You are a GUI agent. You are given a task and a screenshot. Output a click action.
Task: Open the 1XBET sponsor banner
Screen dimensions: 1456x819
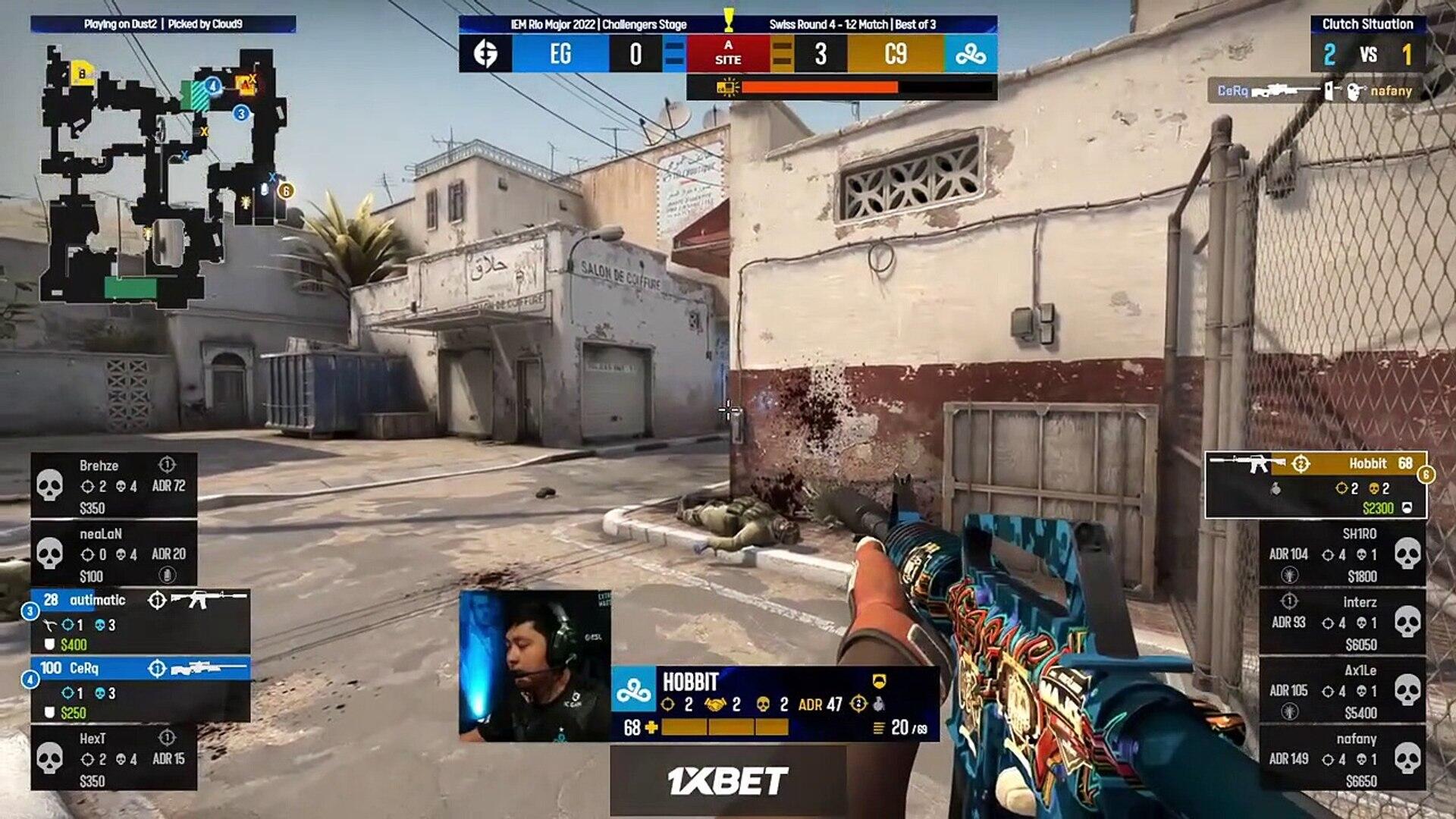tap(728, 780)
